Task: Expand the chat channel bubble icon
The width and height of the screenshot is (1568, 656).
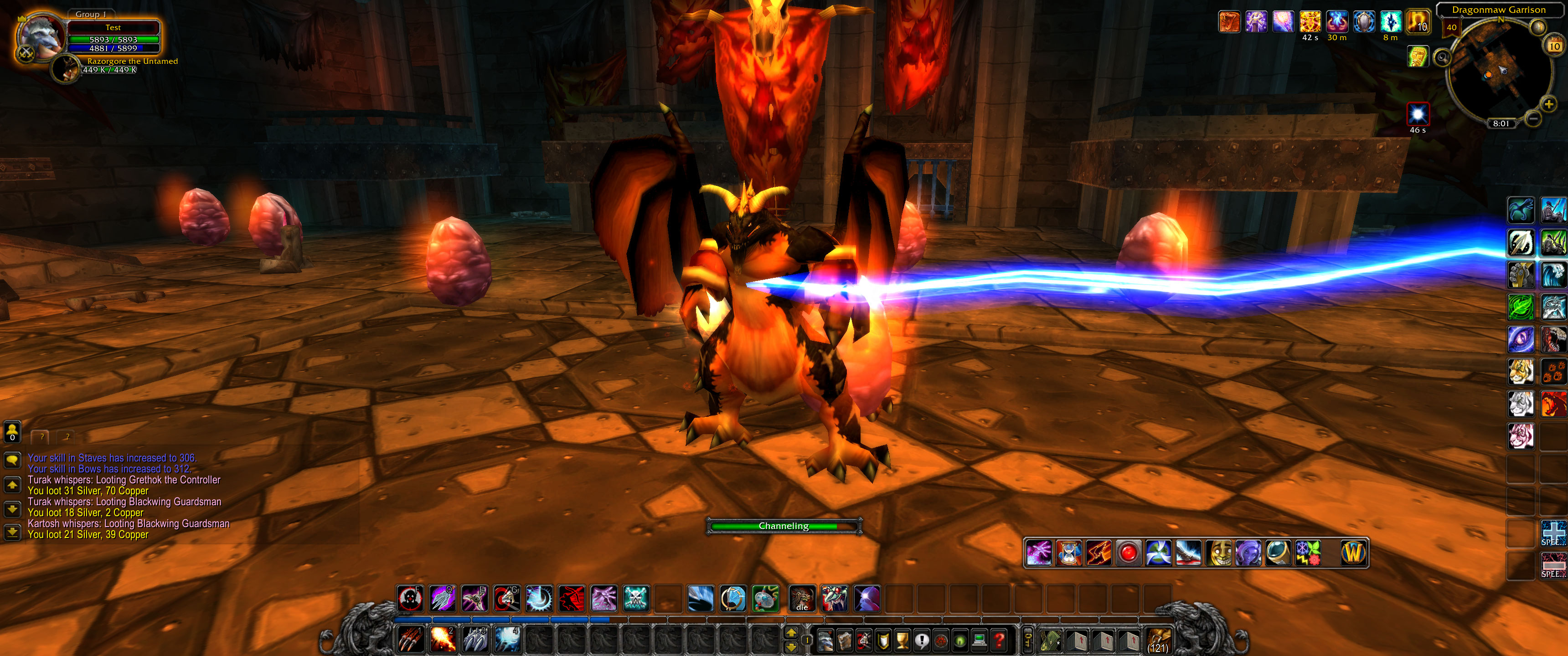Action: [12, 460]
